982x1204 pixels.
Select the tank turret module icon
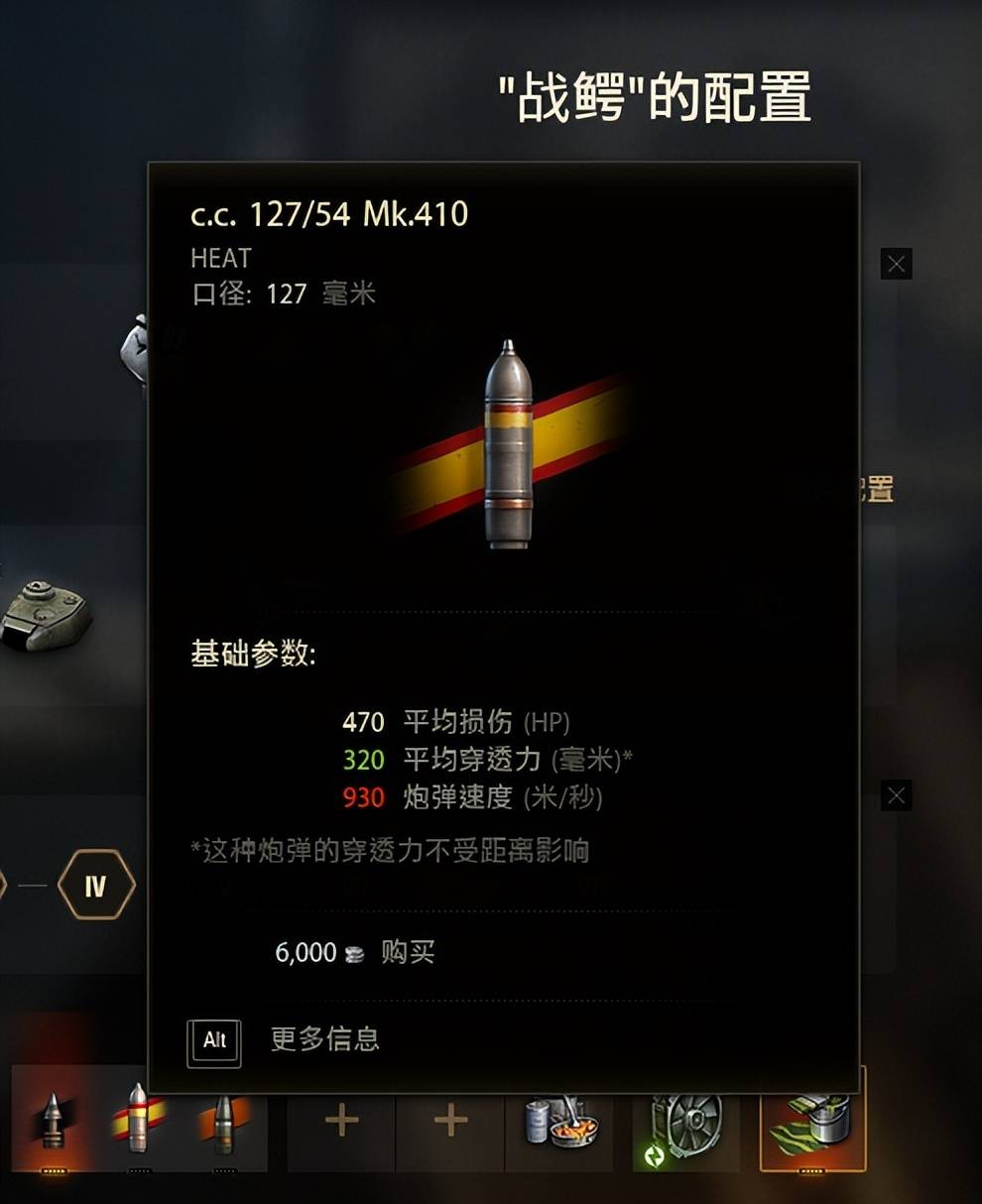tap(46, 615)
